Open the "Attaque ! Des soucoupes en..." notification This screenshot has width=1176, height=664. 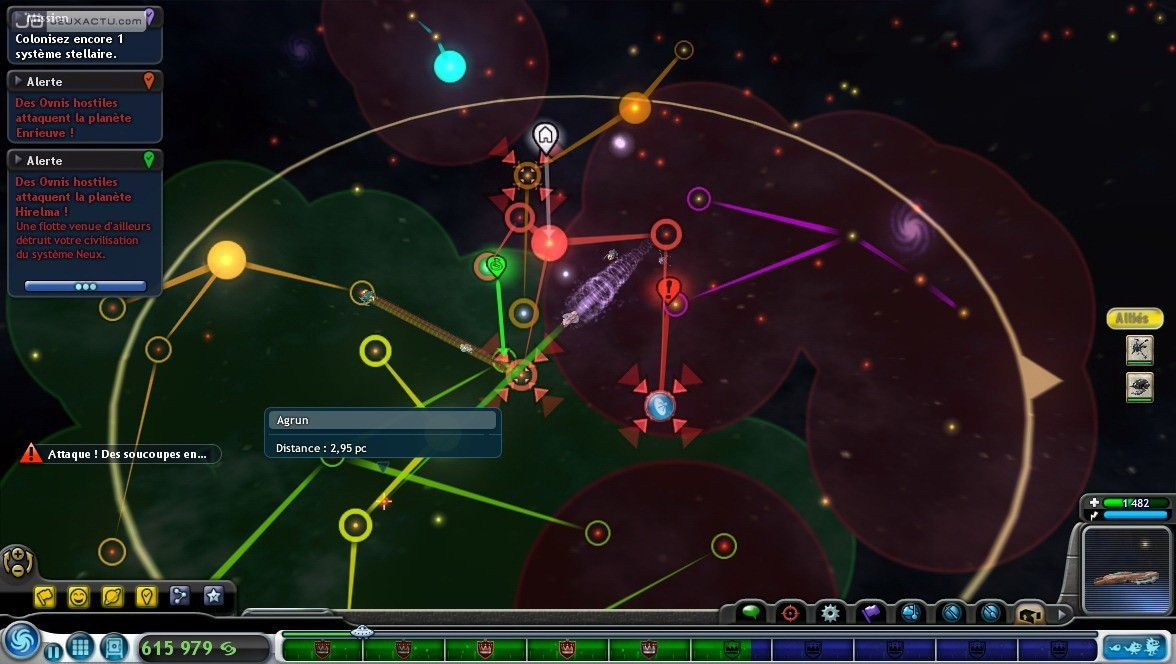pyautogui.click(x=120, y=454)
